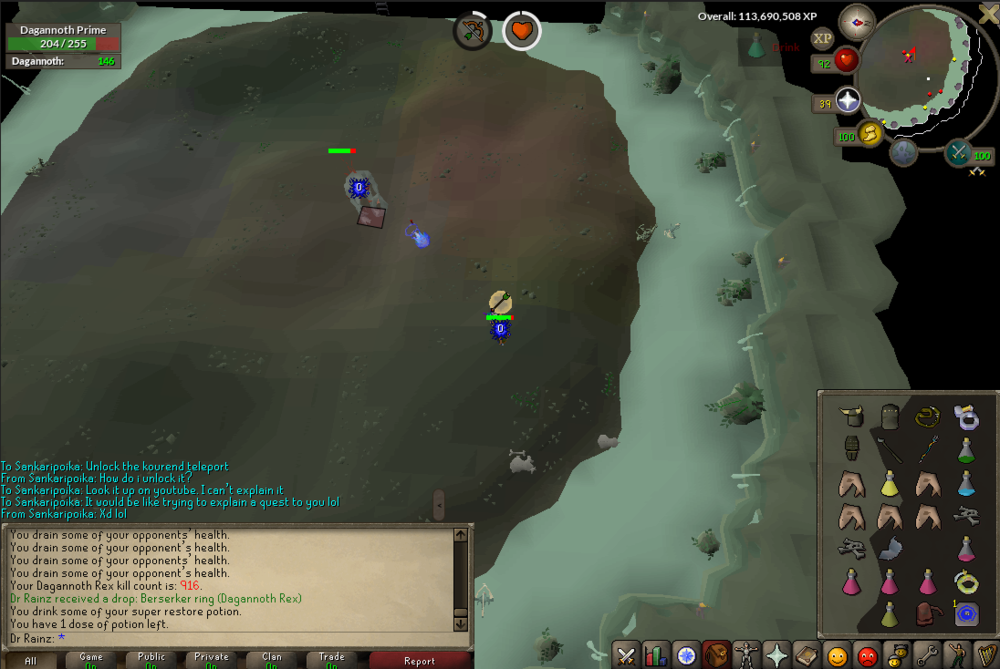
Task: Open the music harp tab
Action: (x=986, y=656)
